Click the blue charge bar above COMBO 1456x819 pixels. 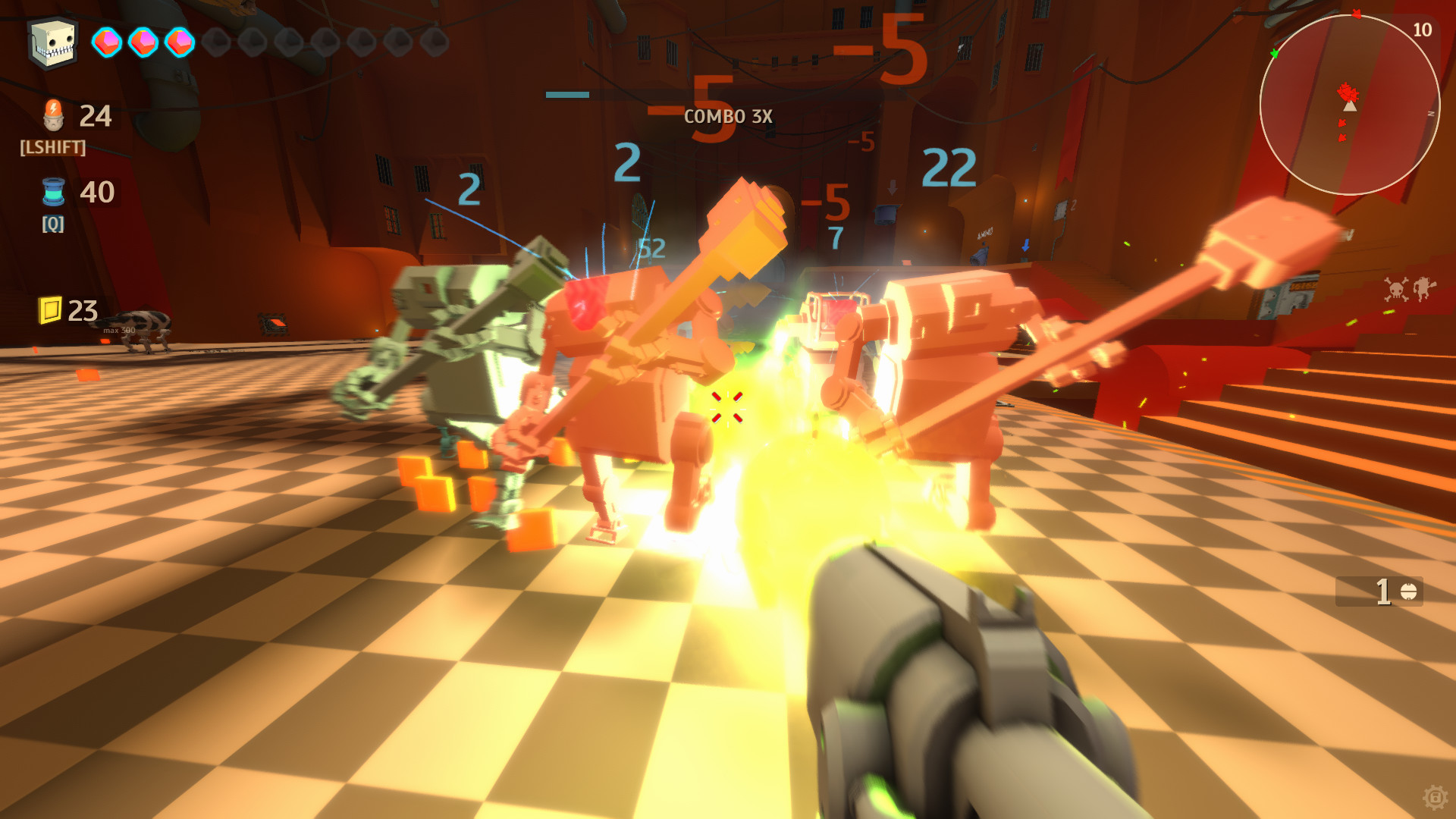pyautogui.click(x=566, y=94)
